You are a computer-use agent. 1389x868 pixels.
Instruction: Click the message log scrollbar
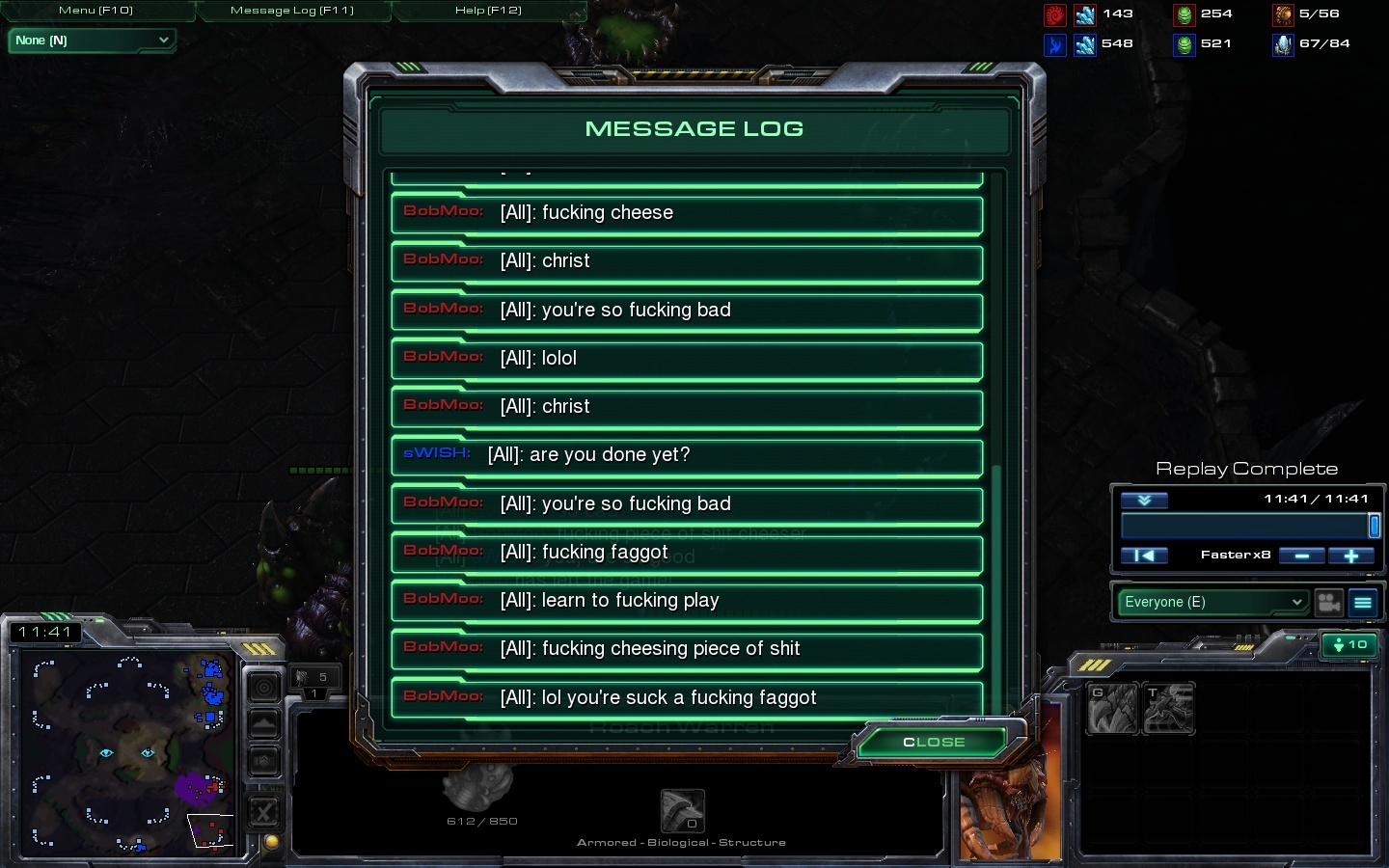point(996,579)
